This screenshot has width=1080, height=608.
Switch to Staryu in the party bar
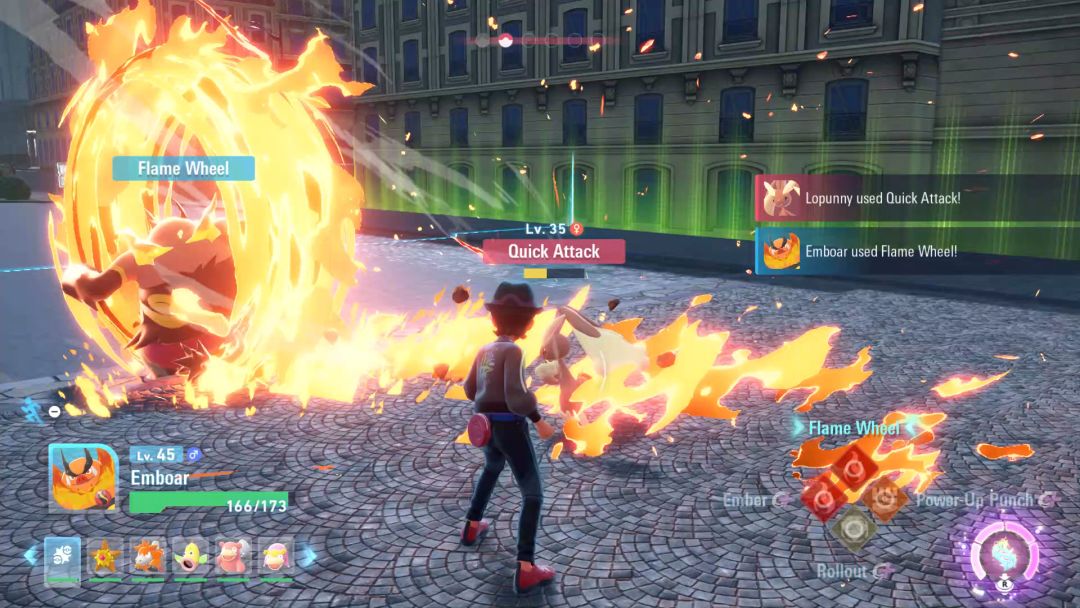click(105, 556)
